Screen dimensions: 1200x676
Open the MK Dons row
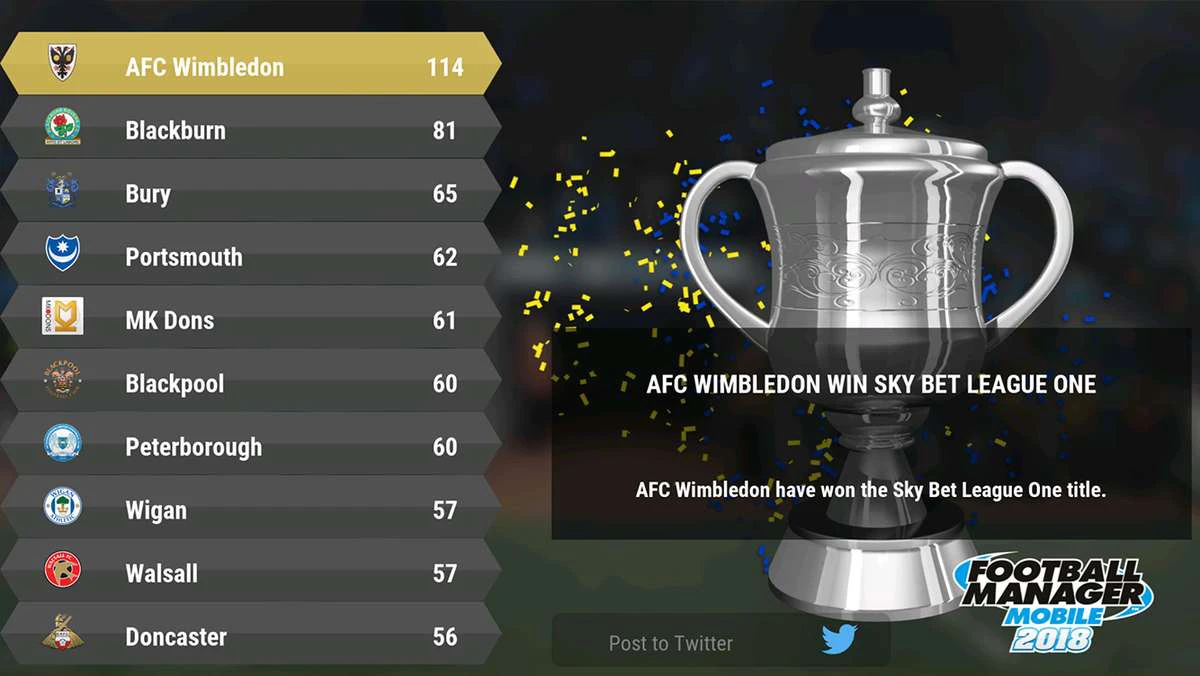click(250, 320)
